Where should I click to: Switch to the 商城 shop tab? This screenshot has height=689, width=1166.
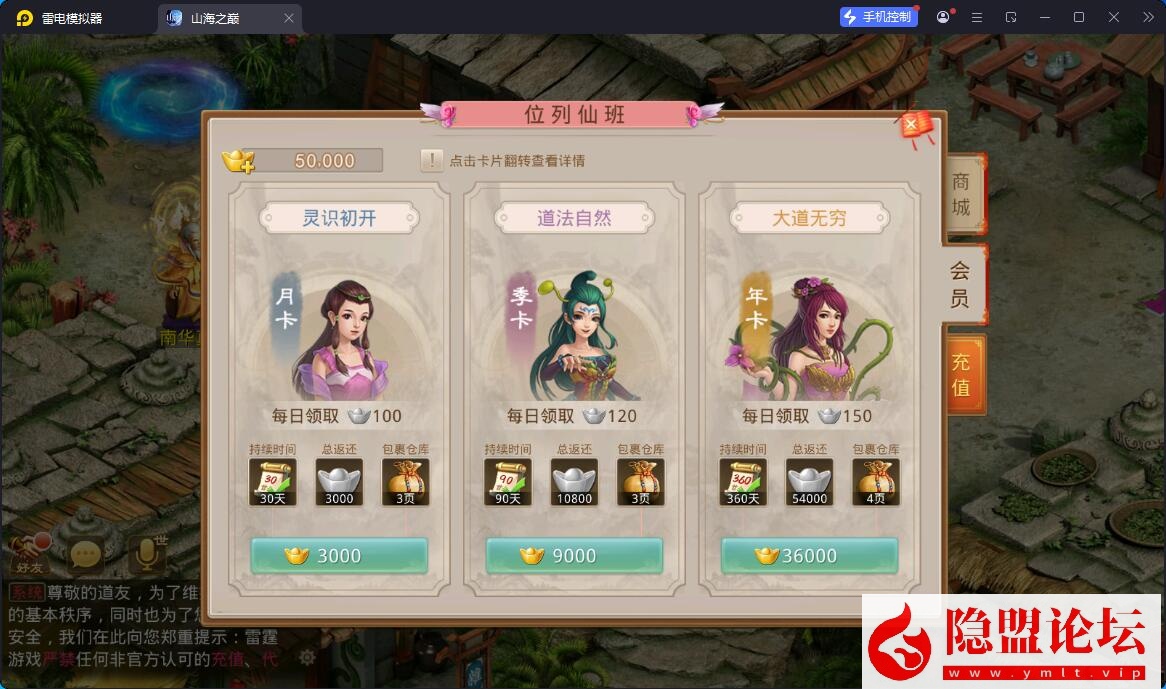[x=962, y=195]
